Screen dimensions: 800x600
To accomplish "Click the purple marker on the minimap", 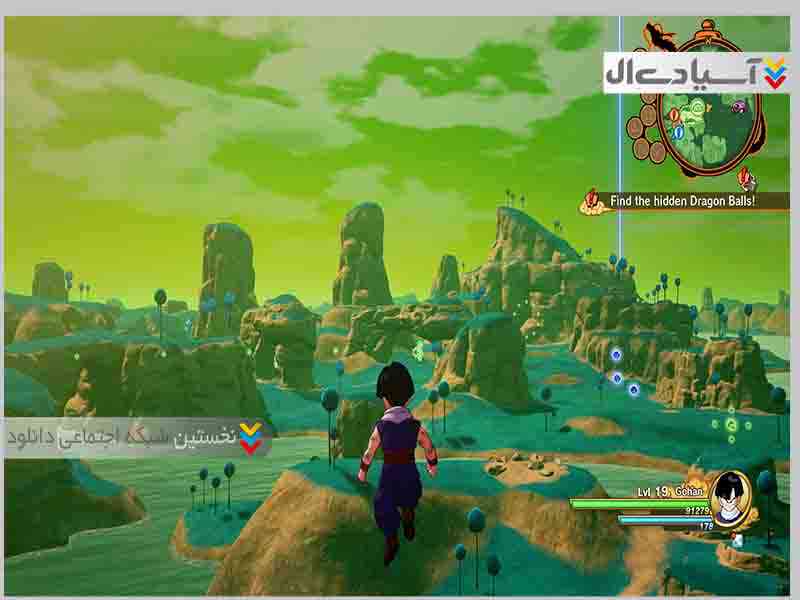I will pyautogui.click(x=738, y=105).
